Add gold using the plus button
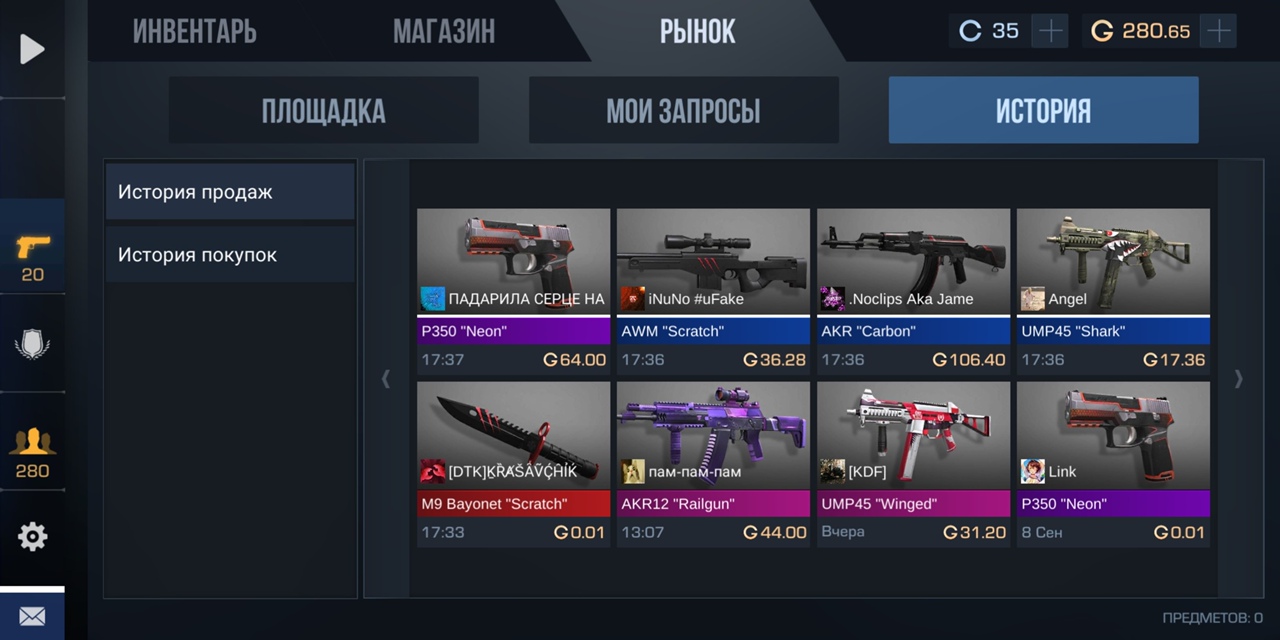This screenshot has width=1280, height=640. coord(1218,31)
